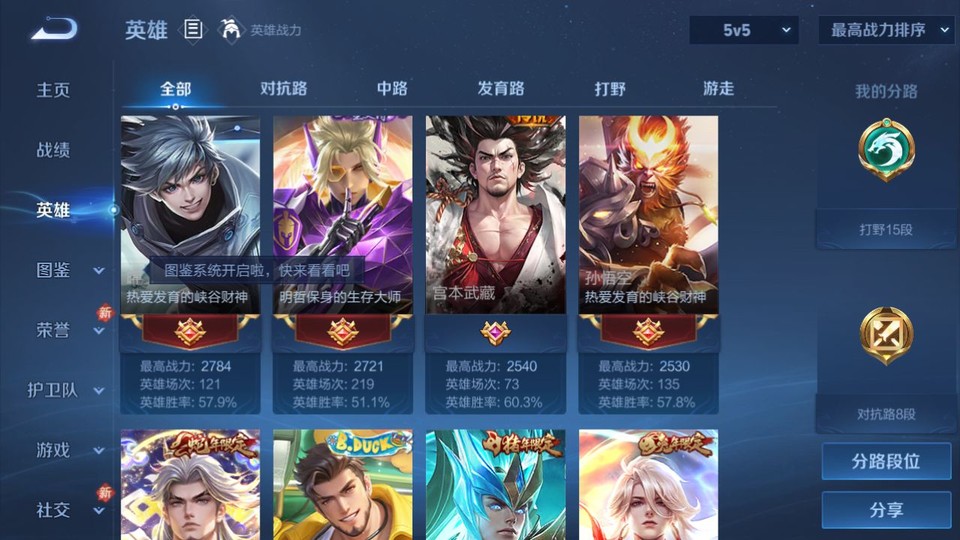Open the 战绩 match record menu
The height and width of the screenshot is (540, 960).
pyautogui.click(x=54, y=150)
